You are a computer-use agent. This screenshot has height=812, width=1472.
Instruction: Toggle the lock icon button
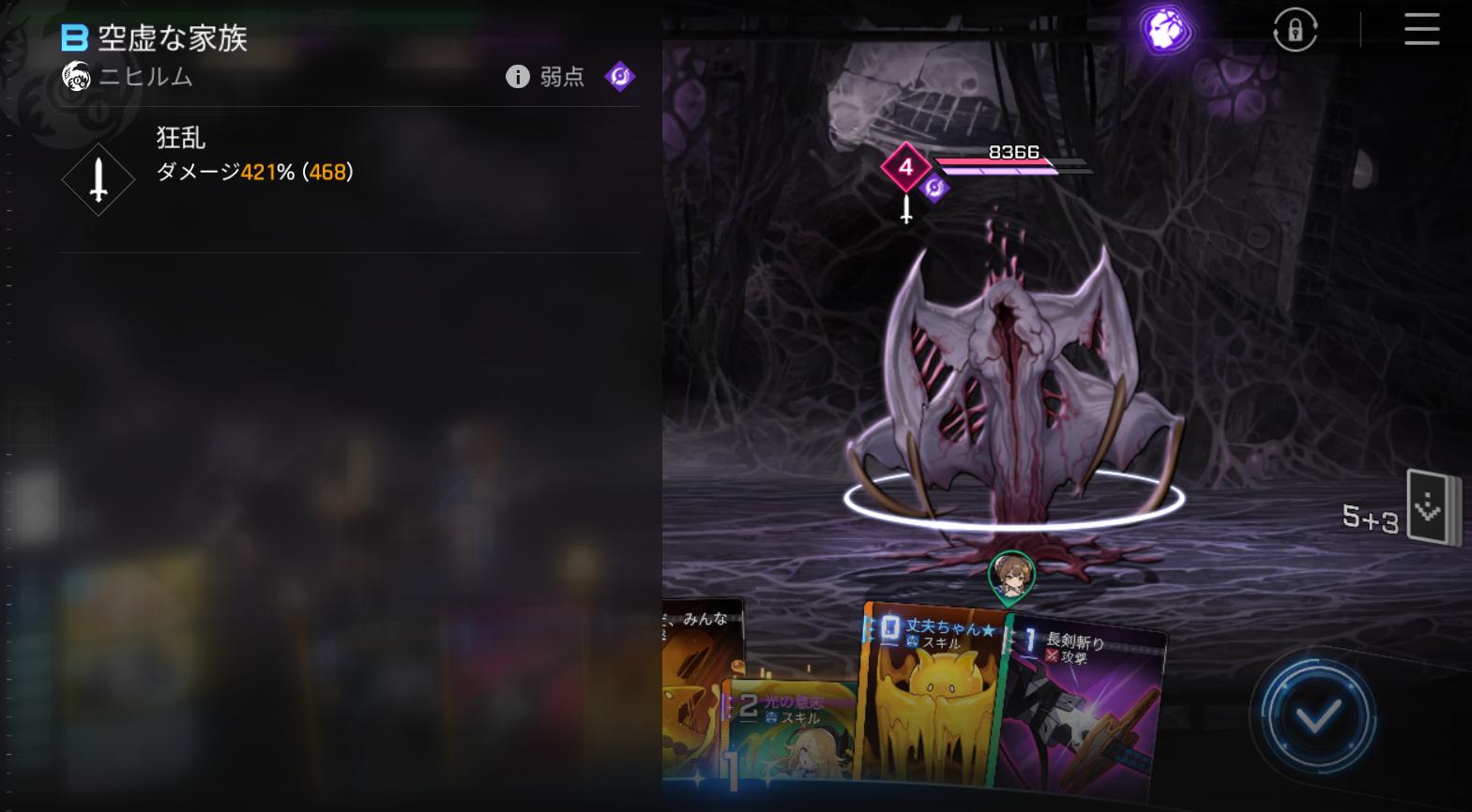coord(1295,30)
